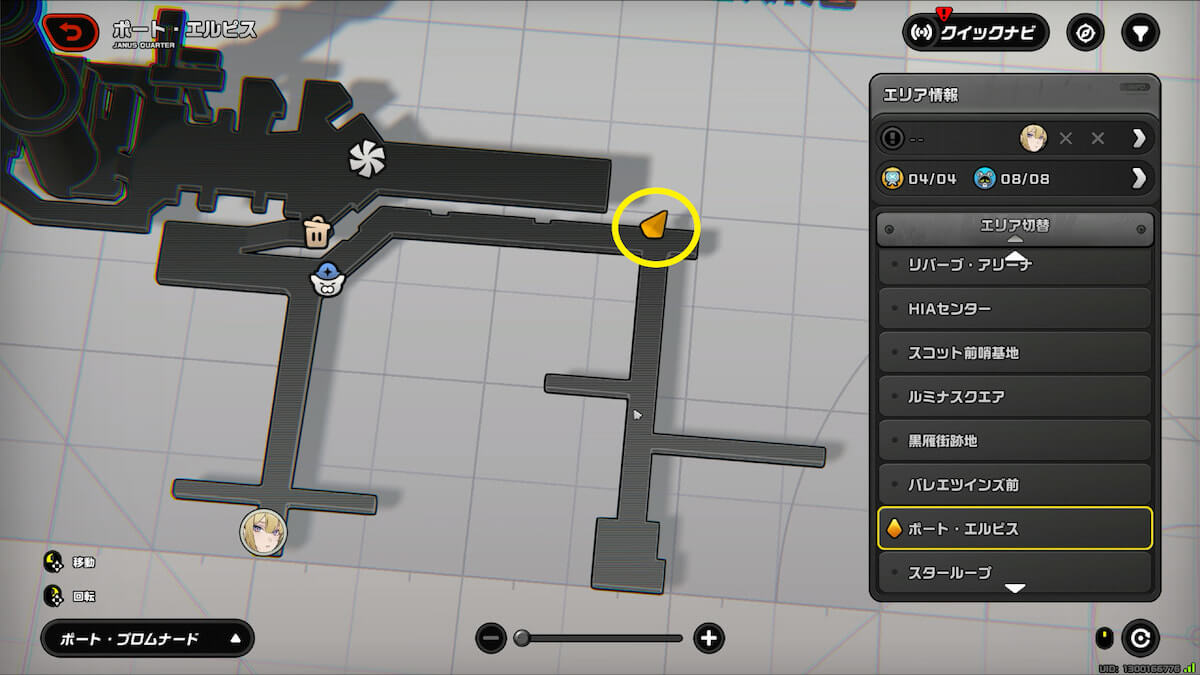Image resolution: width=1200 pixels, height=675 pixels.
Task: Zoom in the map with plus button
Action: [709, 638]
